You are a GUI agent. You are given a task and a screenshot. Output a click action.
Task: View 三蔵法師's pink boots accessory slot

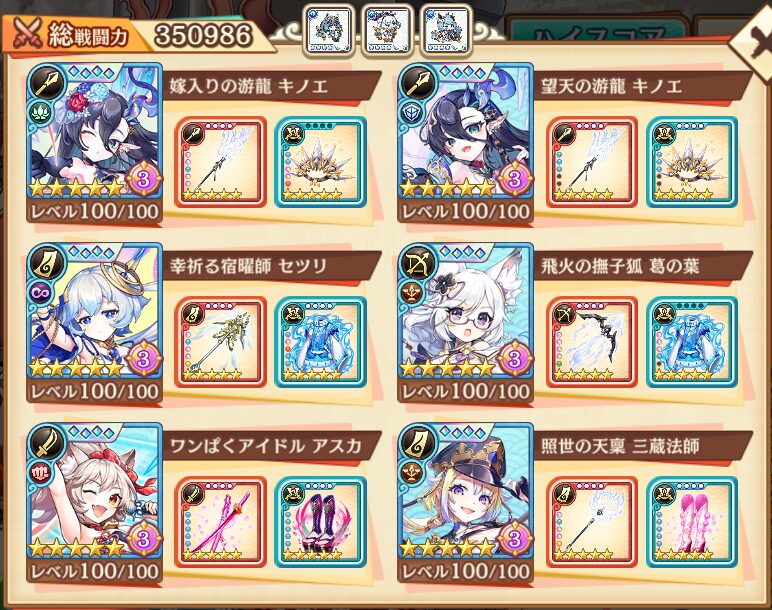pos(691,522)
